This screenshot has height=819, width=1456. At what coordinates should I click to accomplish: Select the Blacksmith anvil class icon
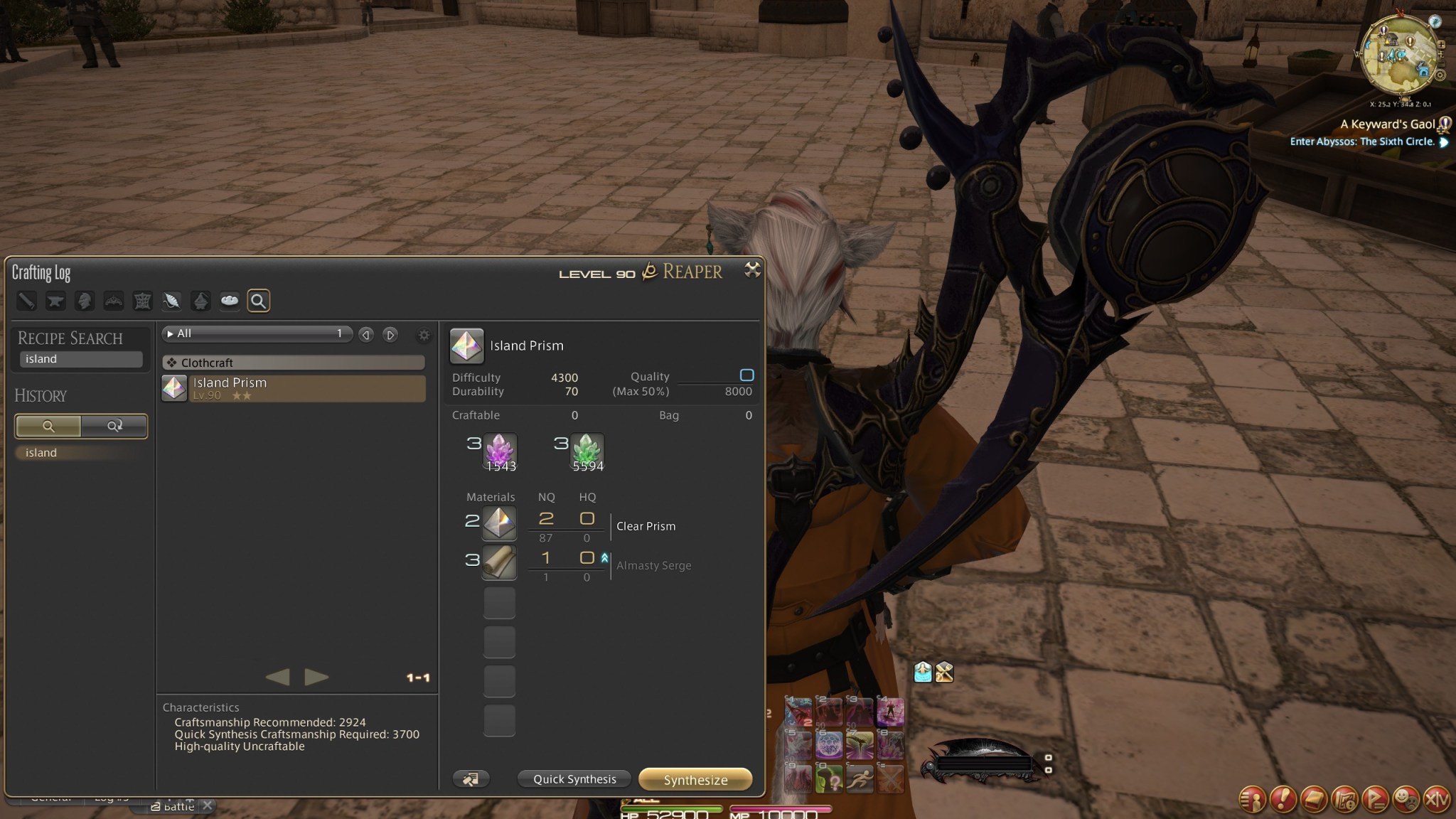point(56,301)
